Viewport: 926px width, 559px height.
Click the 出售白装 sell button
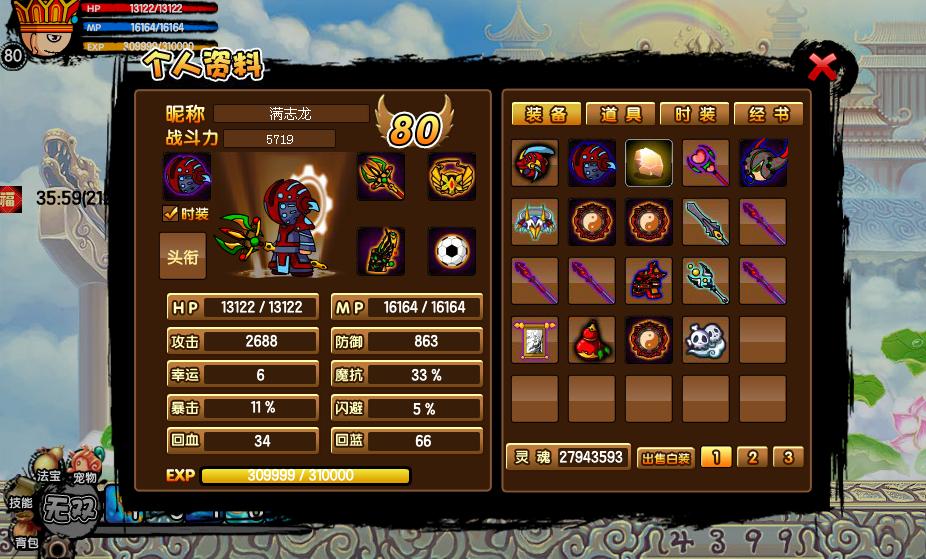point(665,458)
